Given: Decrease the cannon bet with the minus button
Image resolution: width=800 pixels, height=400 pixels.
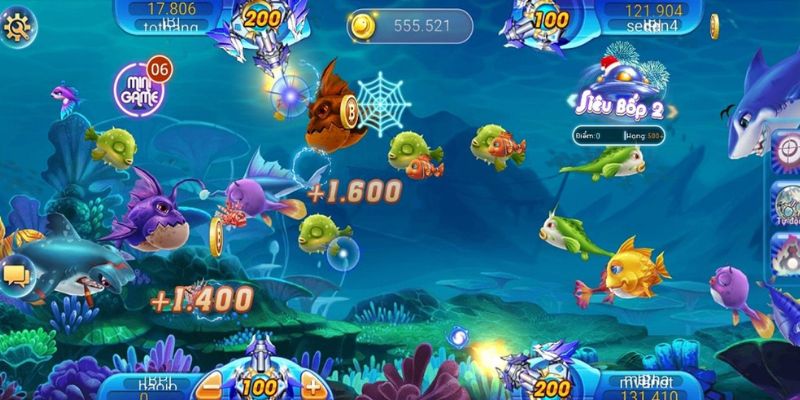Looking at the screenshot, I should click(x=211, y=386).
